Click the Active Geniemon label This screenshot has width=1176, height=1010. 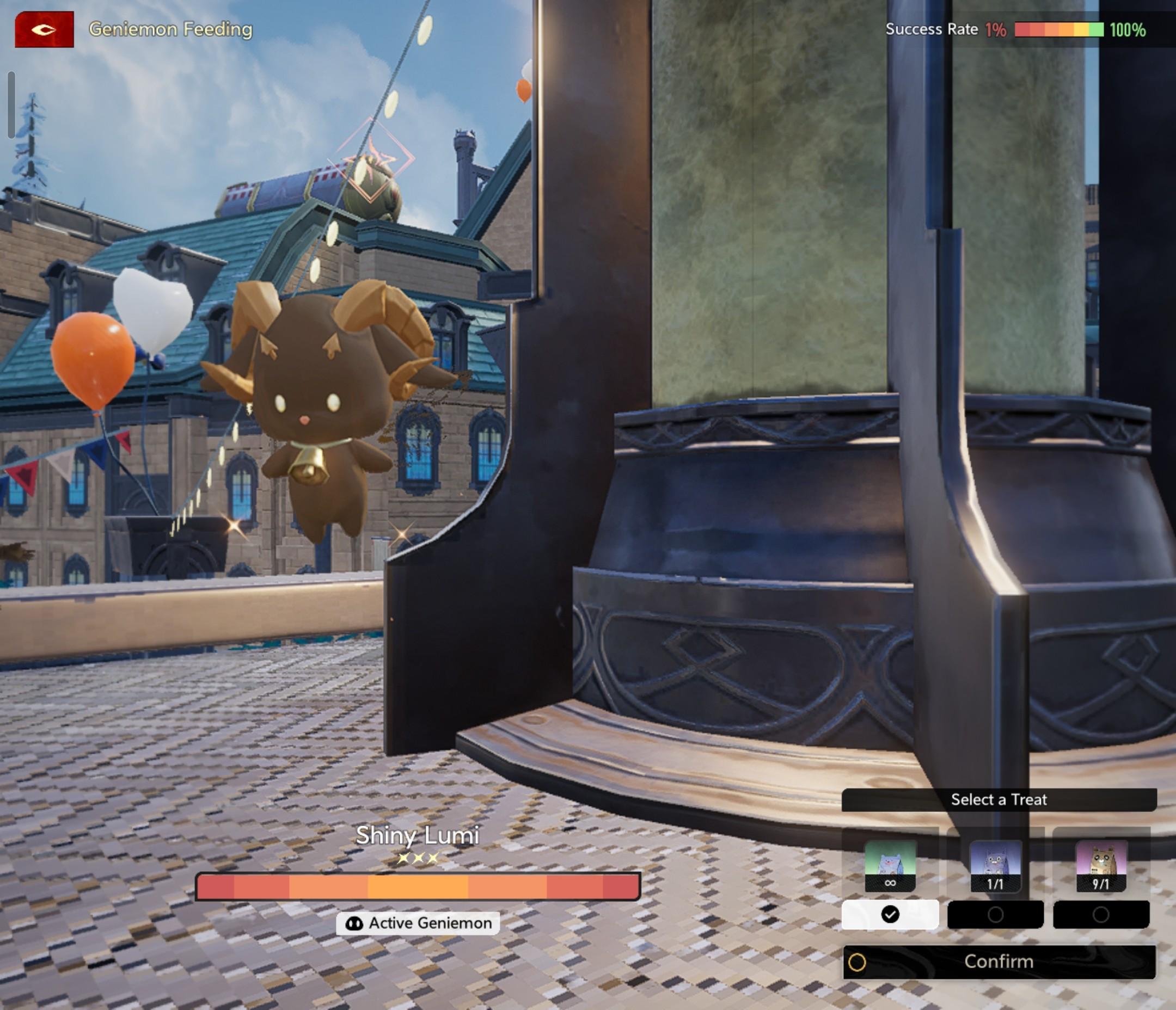[418, 923]
